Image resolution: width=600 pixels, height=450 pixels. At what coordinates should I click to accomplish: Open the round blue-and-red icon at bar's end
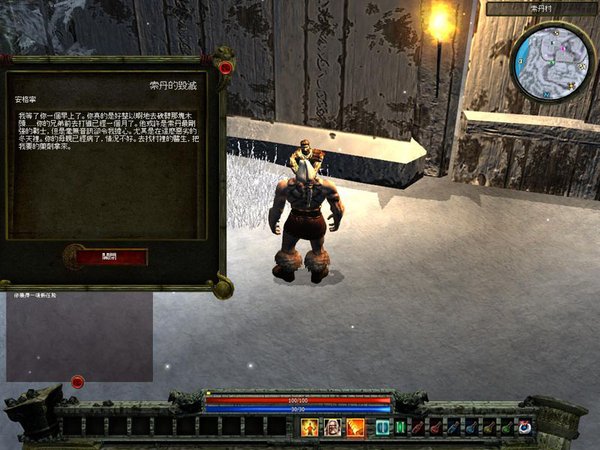525,427
